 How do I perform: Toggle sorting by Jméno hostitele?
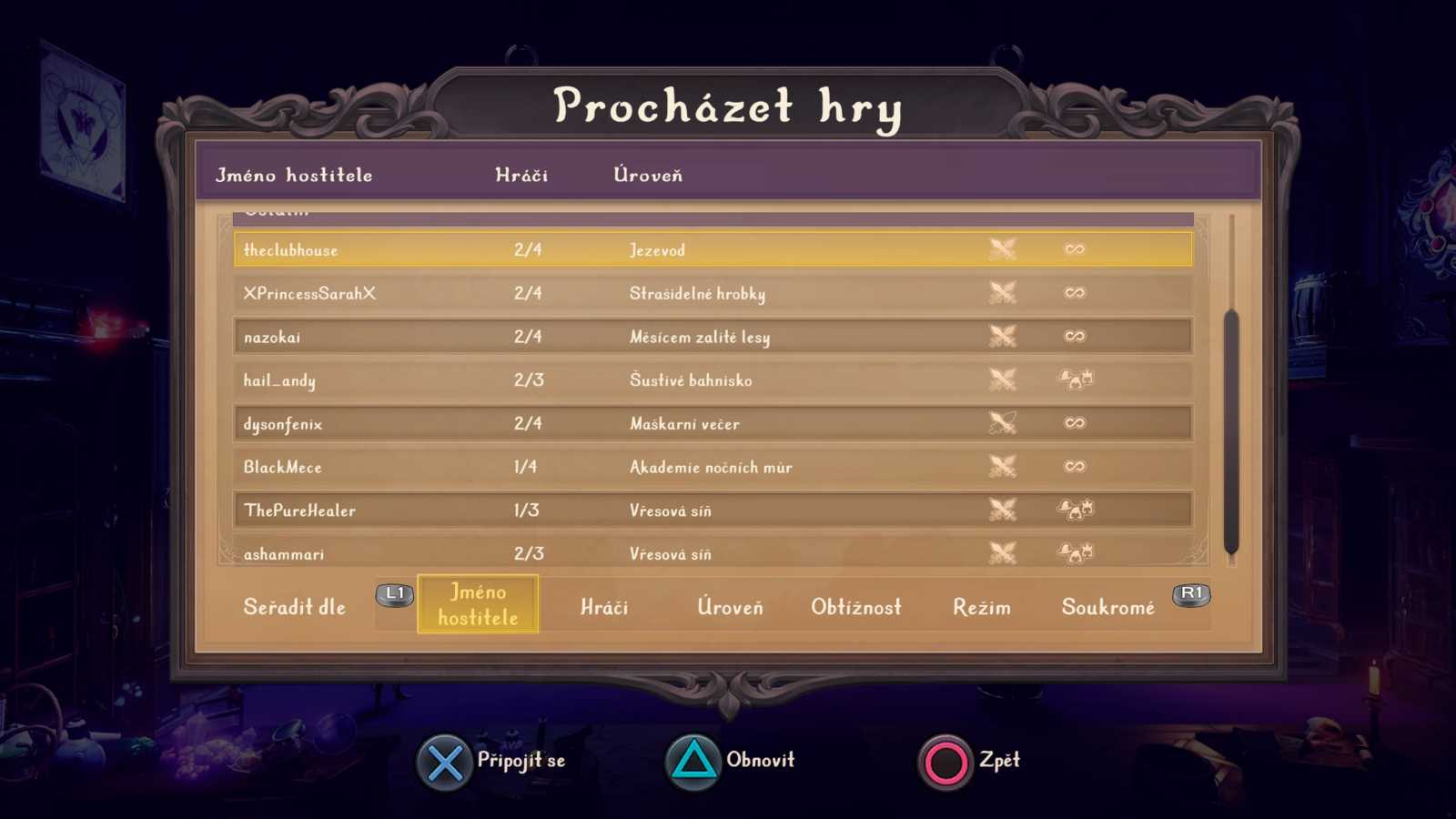pos(478,603)
